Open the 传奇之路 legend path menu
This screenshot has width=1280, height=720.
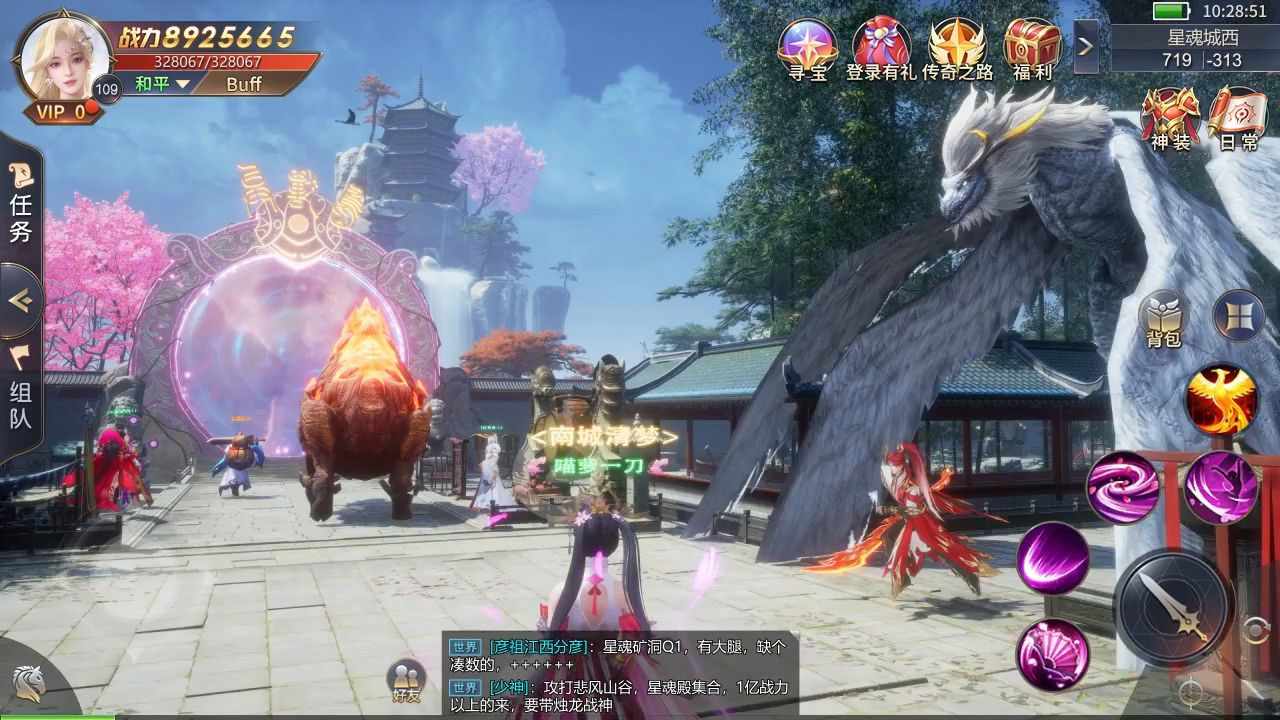pyautogui.click(x=957, y=47)
